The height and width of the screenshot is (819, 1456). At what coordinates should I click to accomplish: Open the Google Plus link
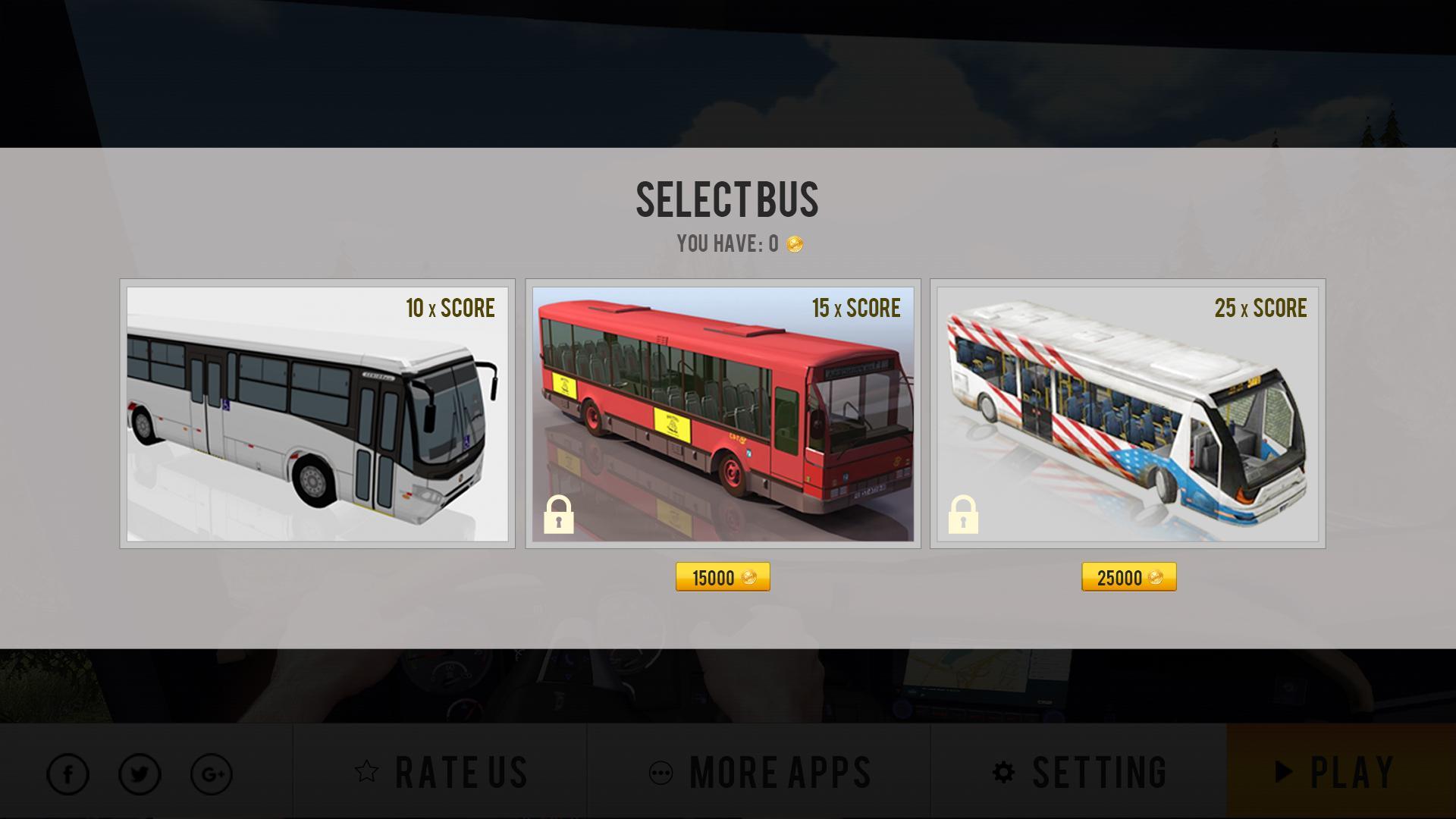pyautogui.click(x=212, y=774)
